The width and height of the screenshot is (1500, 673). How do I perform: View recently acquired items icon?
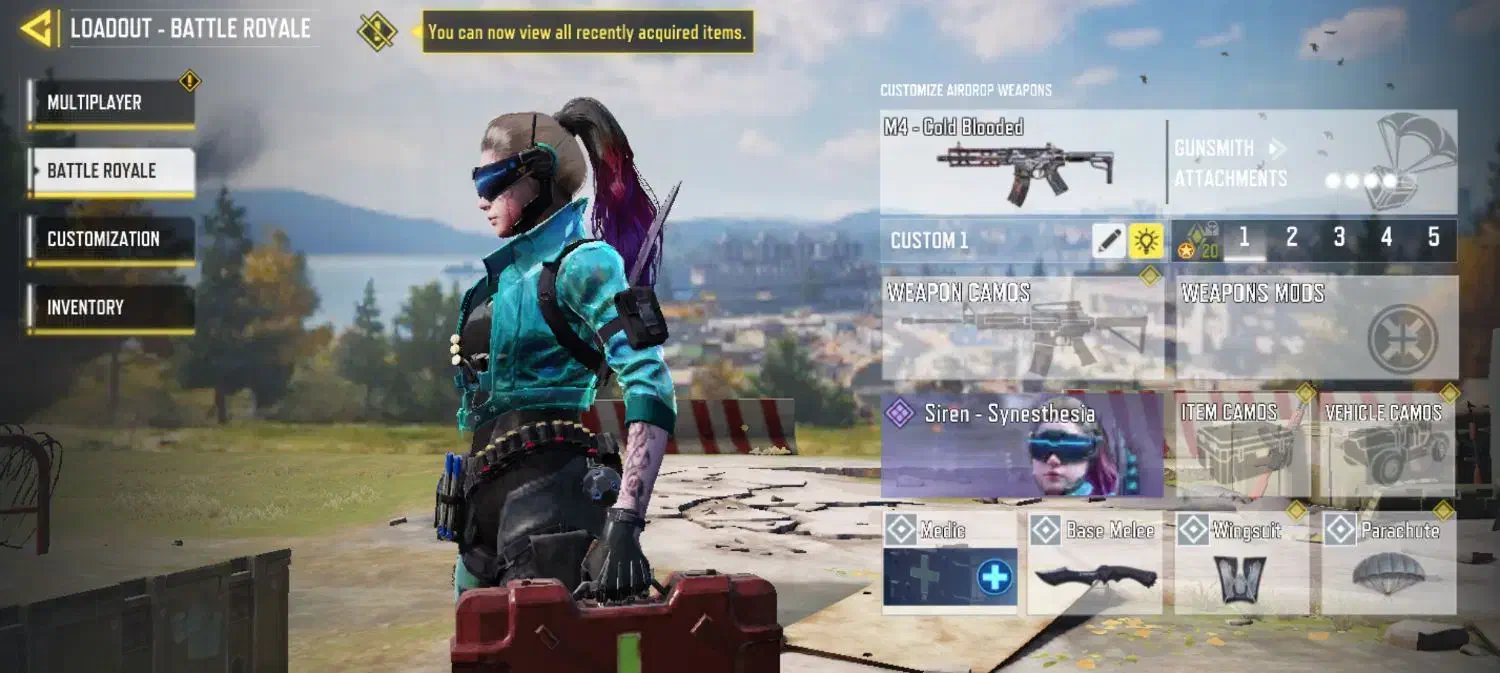click(x=377, y=31)
